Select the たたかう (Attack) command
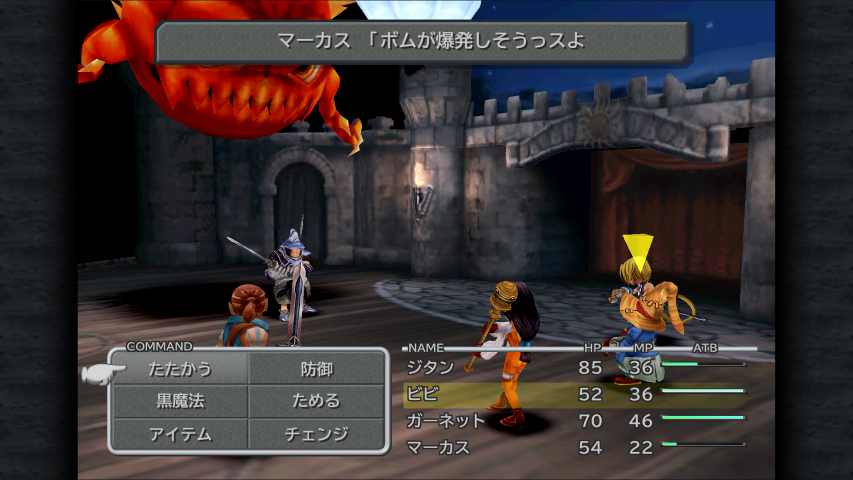The height and width of the screenshot is (480, 853). tap(180, 369)
